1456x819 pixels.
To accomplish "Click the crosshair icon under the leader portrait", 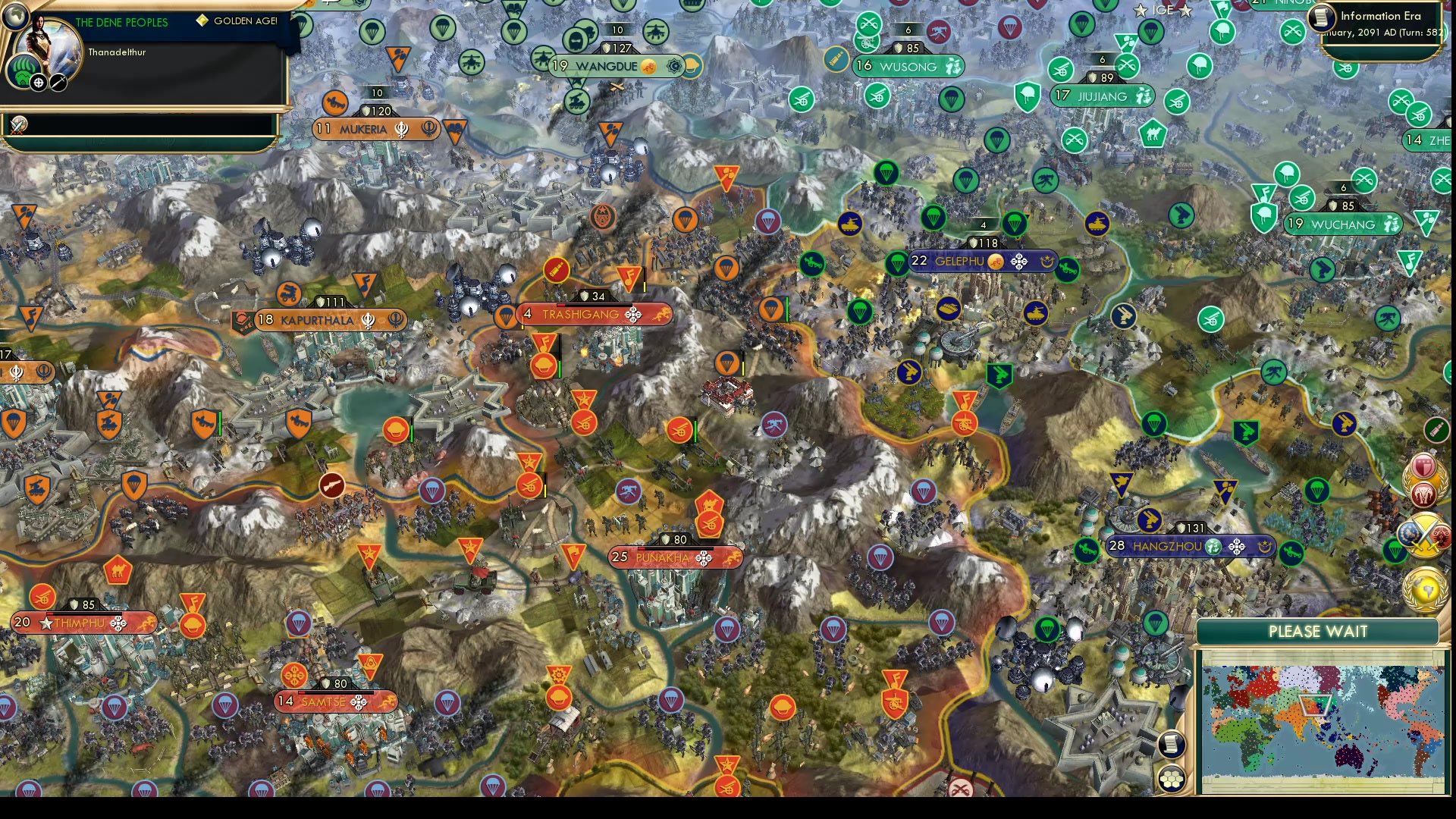I will point(37,82).
